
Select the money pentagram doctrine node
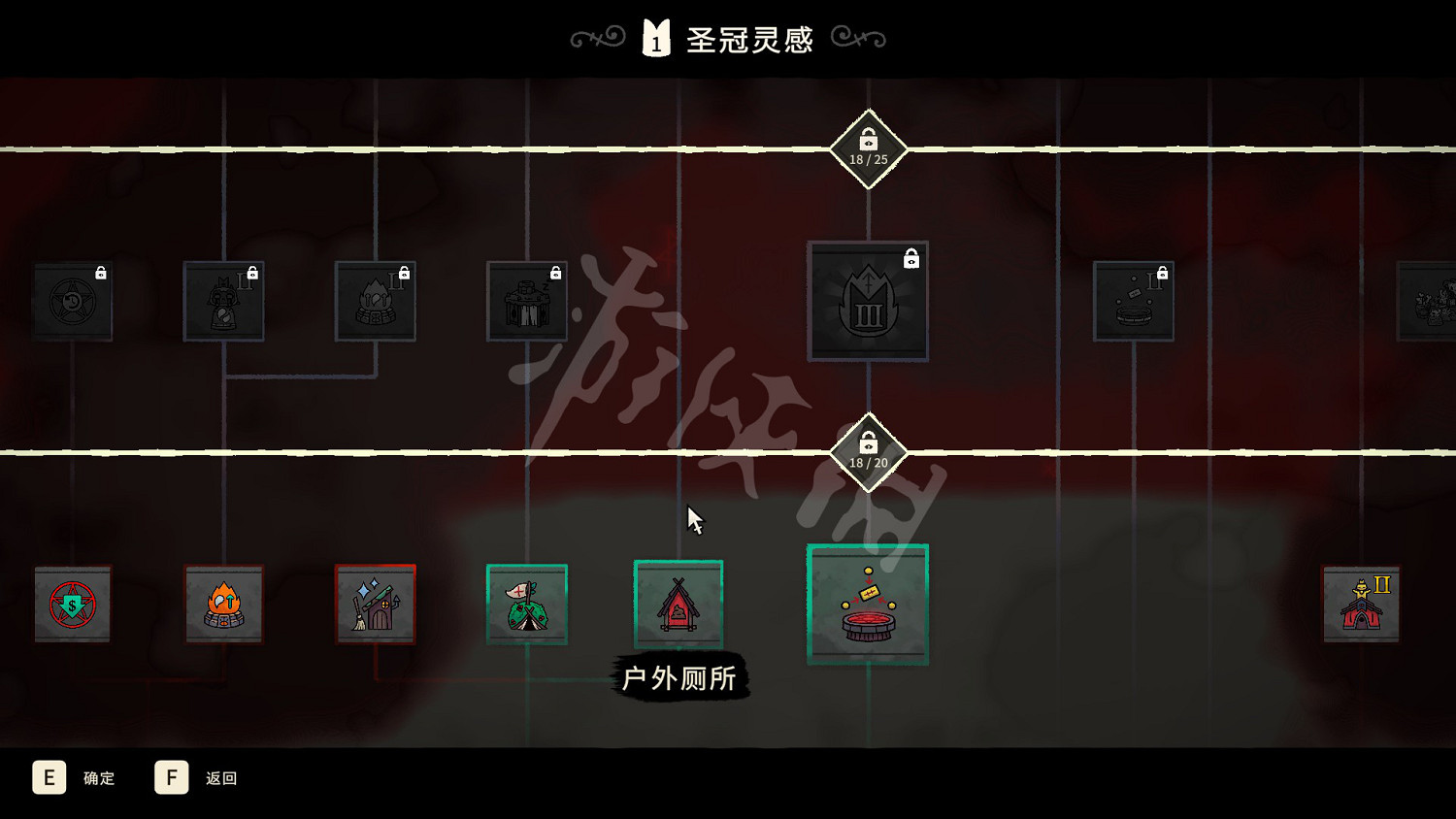[x=73, y=604]
